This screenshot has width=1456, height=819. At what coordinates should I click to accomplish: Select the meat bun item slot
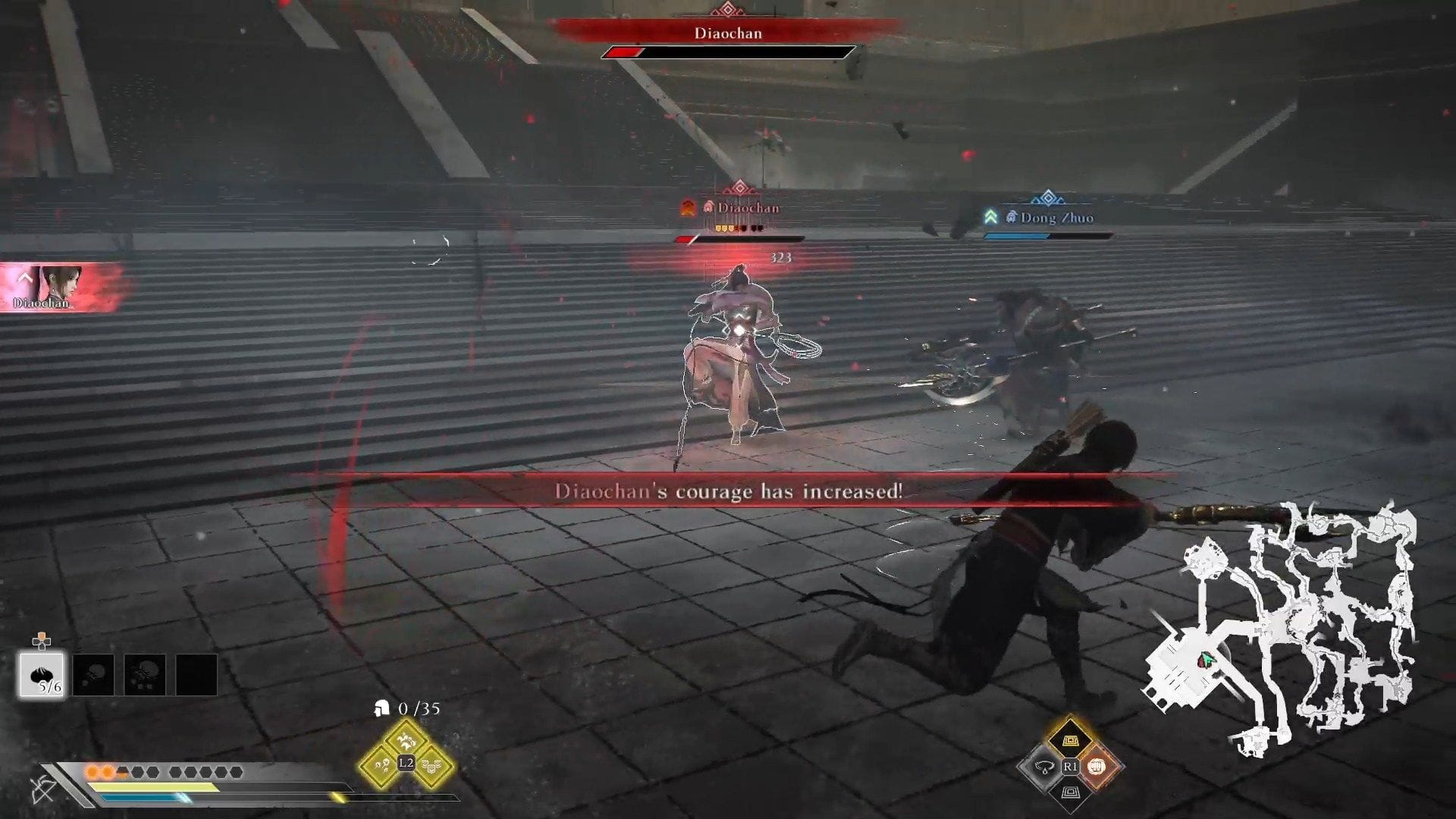tap(42, 675)
